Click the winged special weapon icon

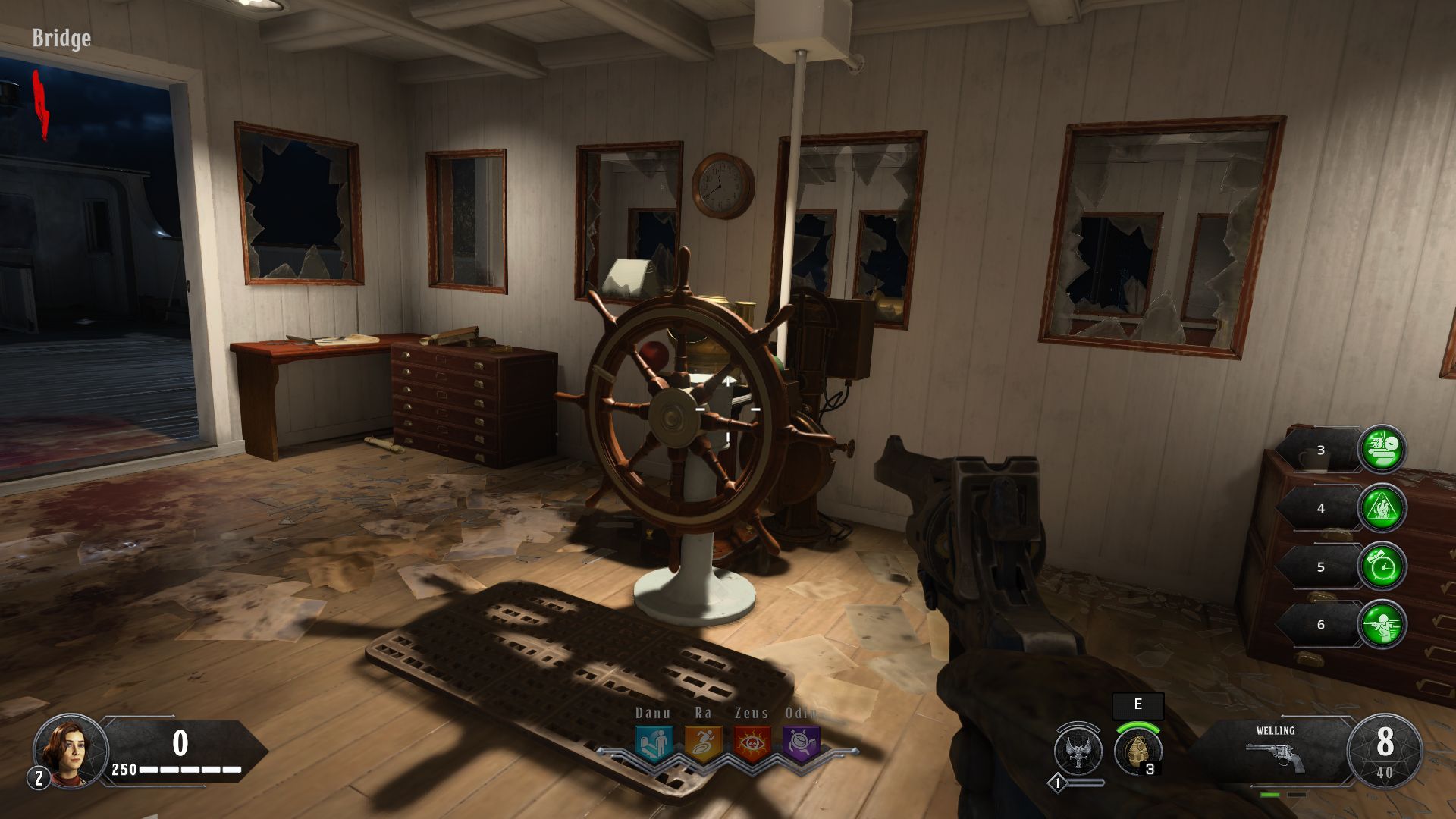(x=1078, y=751)
